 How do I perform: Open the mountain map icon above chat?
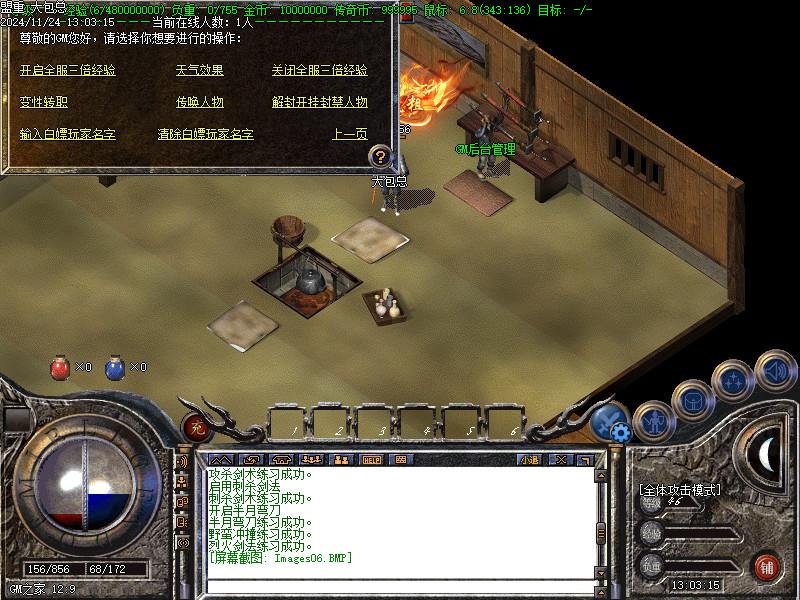(x=219, y=460)
